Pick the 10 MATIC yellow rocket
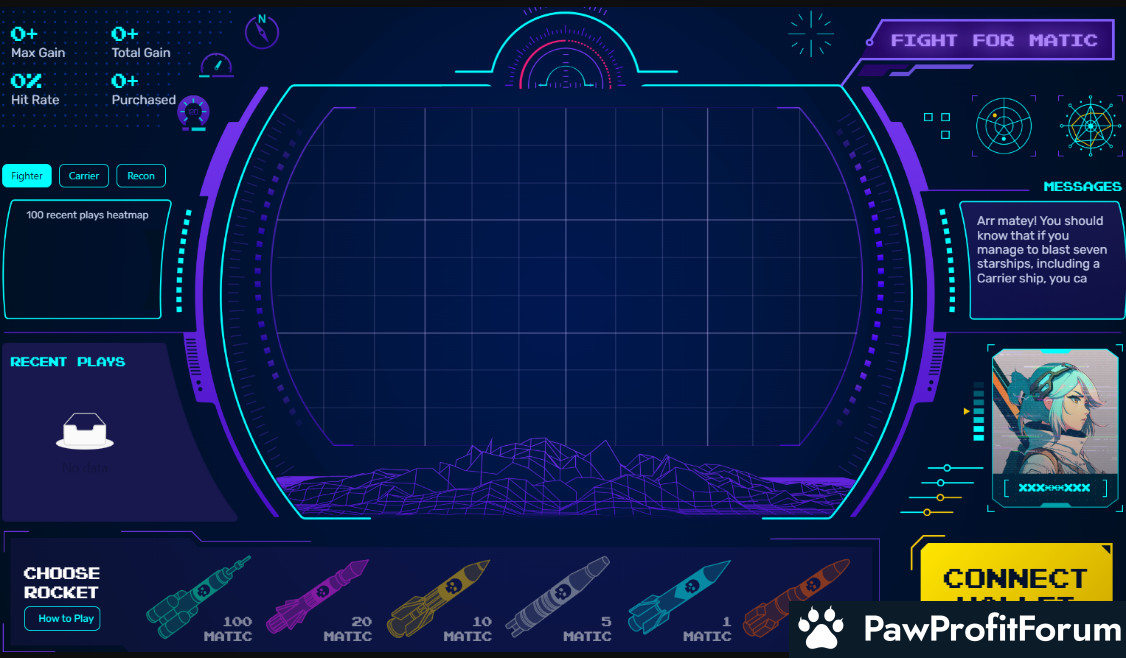Image resolution: width=1126 pixels, height=658 pixels. click(x=438, y=599)
